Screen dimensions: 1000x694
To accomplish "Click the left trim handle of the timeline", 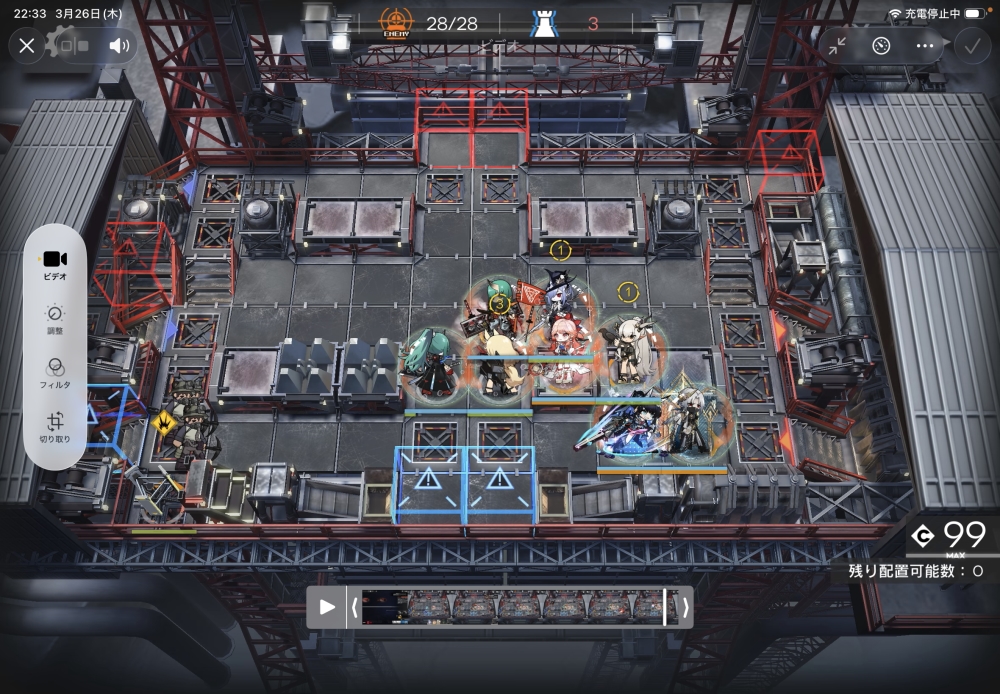I will (x=354, y=606).
